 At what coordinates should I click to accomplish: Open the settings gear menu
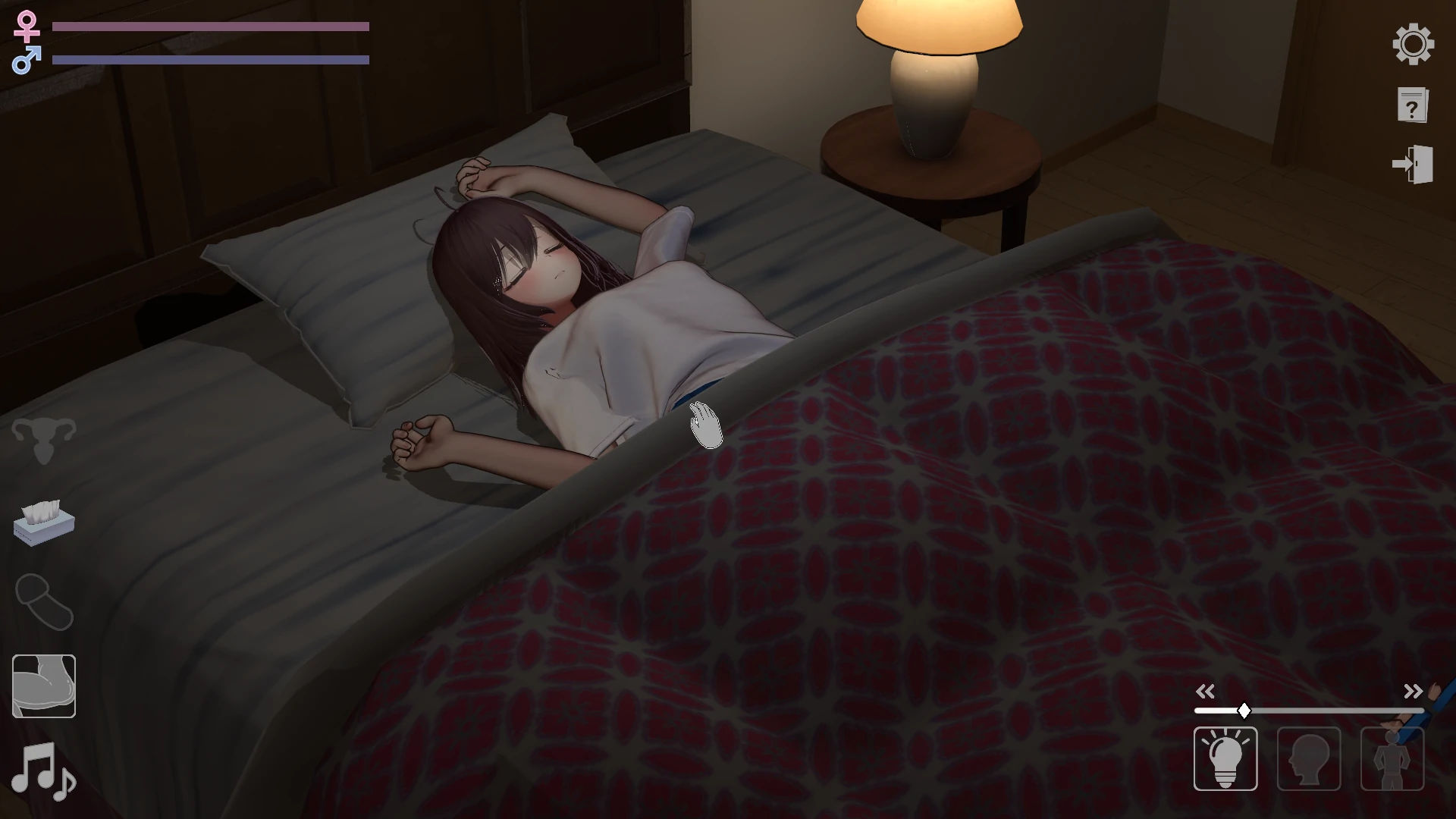coord(1413,44)
